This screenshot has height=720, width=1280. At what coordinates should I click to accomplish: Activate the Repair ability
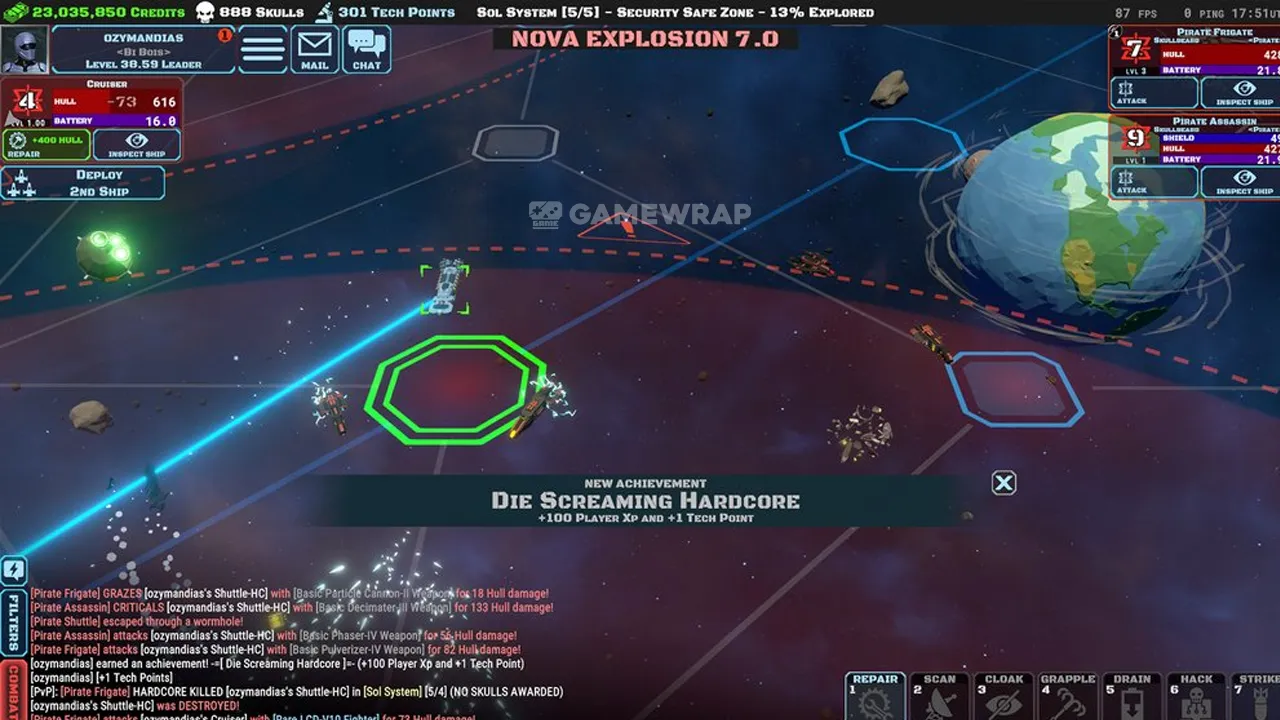(876, 697)
